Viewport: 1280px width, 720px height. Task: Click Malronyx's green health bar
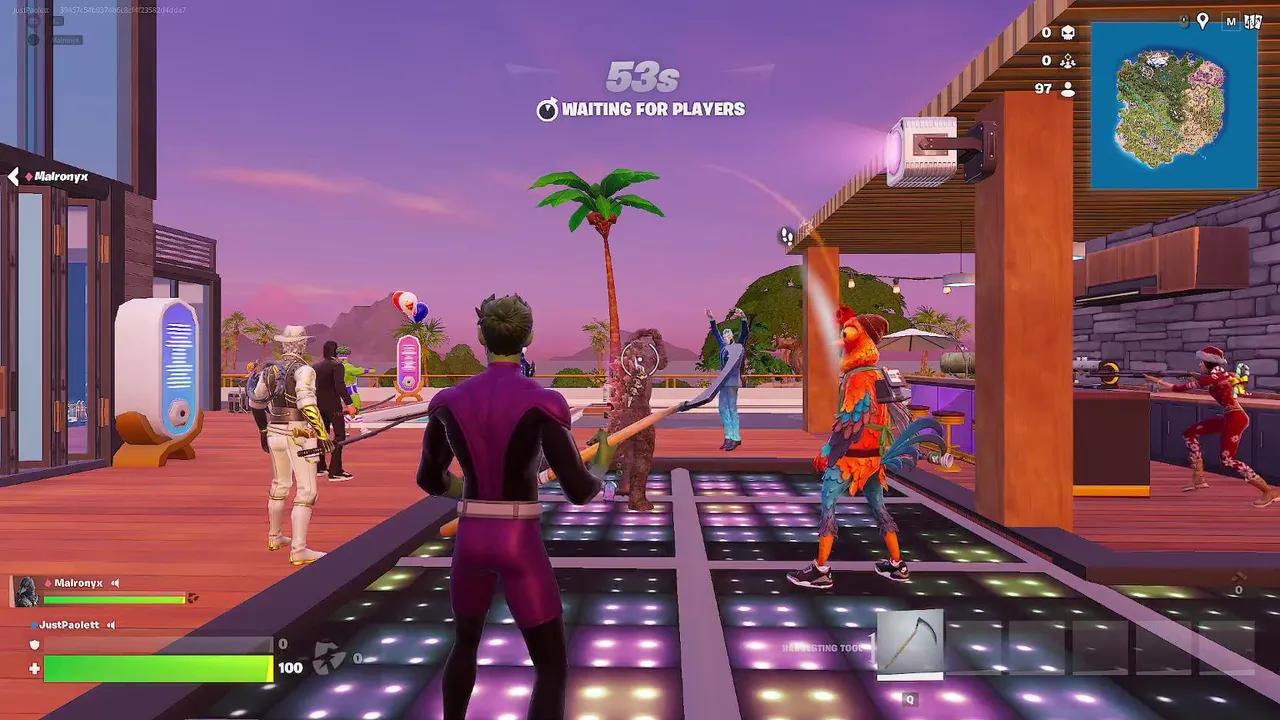coord(113,600)
